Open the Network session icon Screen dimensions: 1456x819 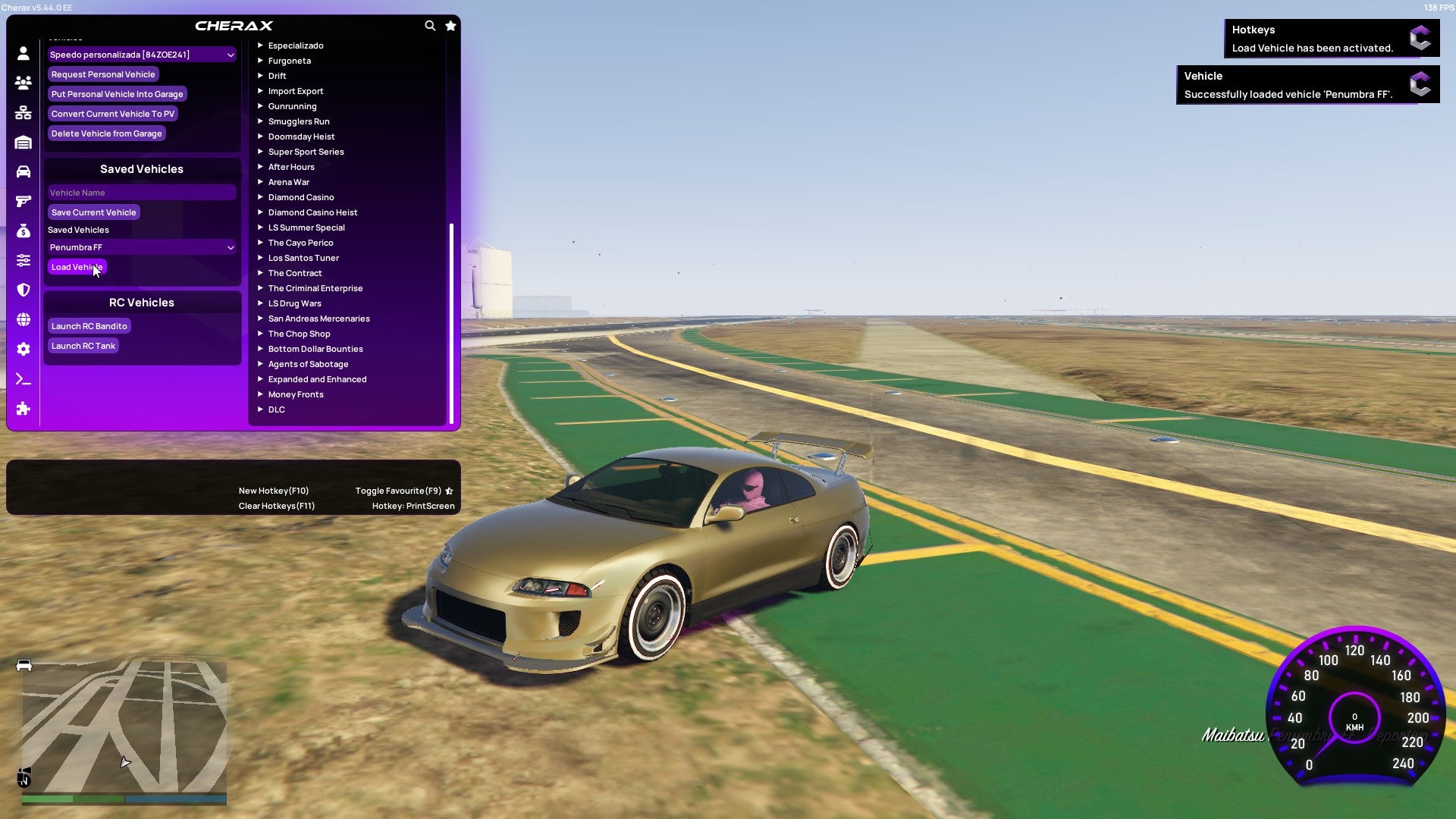[x=23, y=112]
